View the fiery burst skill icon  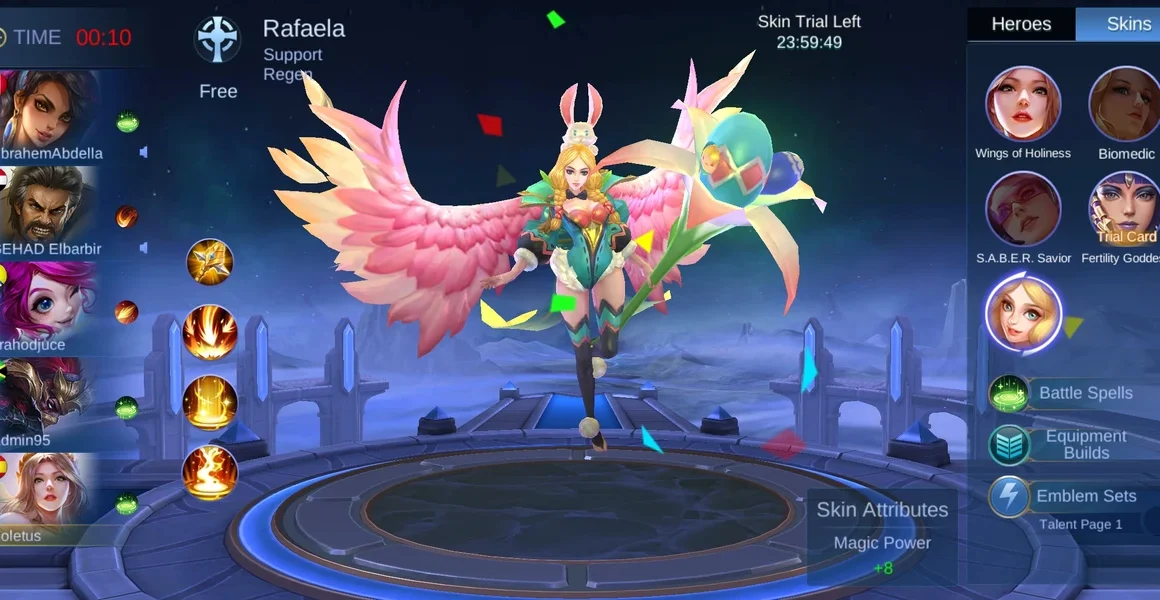tap(210, 332)
